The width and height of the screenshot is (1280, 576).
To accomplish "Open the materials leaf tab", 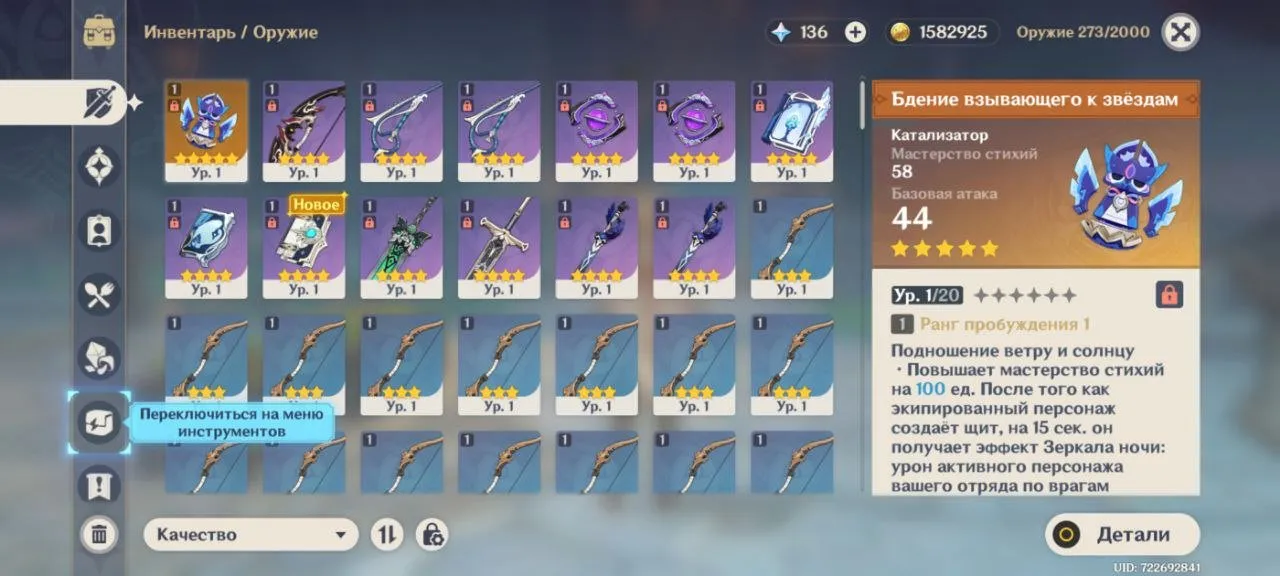I will [99, 358].
